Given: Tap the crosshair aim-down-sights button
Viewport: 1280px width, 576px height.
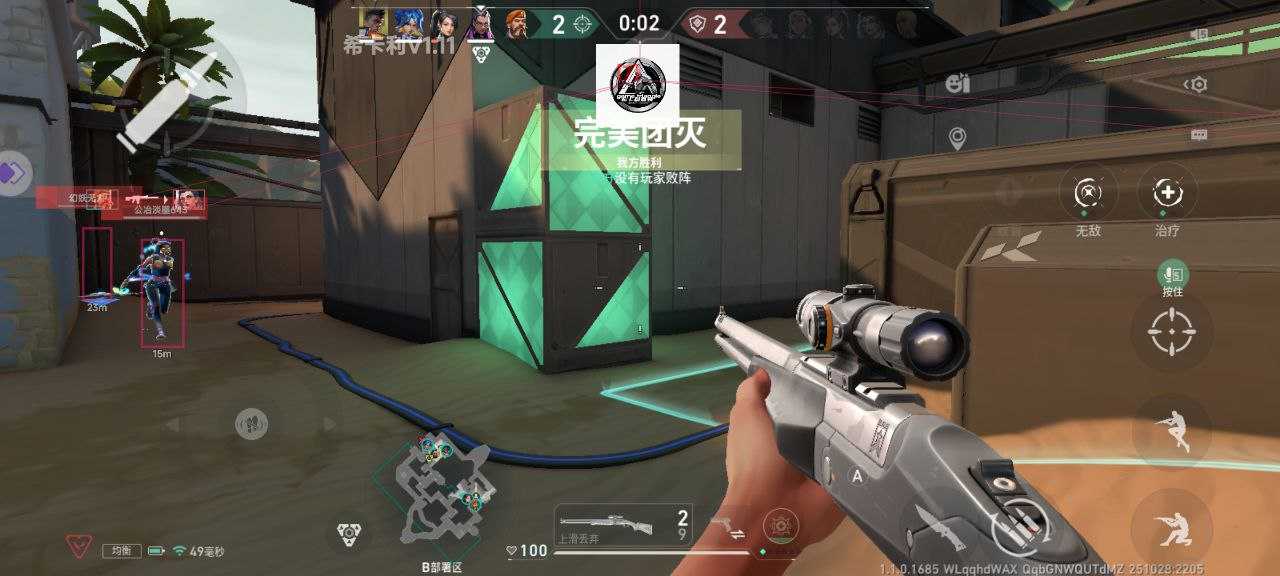Looking at the screenshot, I should (x=1171, y=333).
